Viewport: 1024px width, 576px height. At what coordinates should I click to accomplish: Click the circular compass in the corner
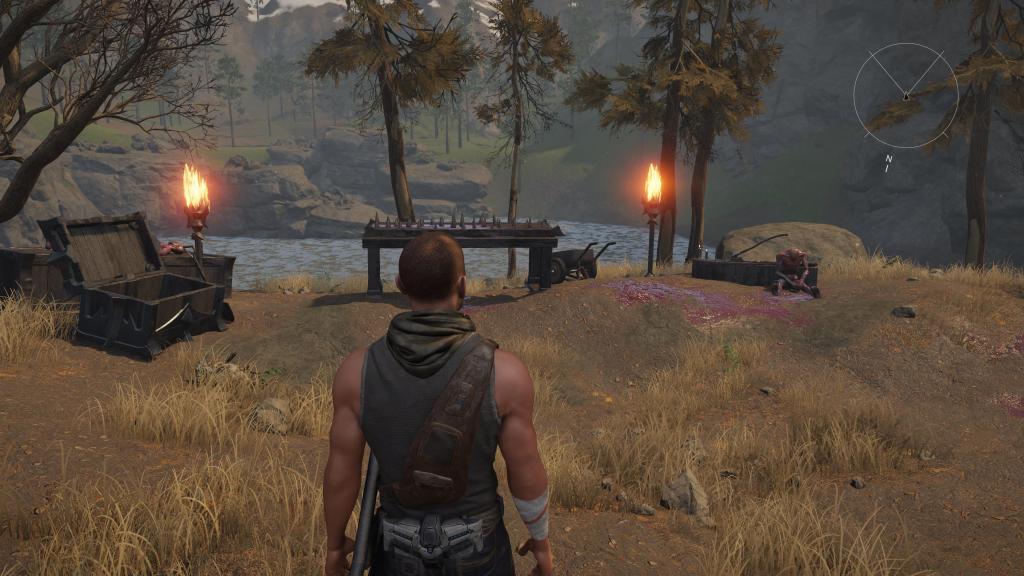[905, 95]
